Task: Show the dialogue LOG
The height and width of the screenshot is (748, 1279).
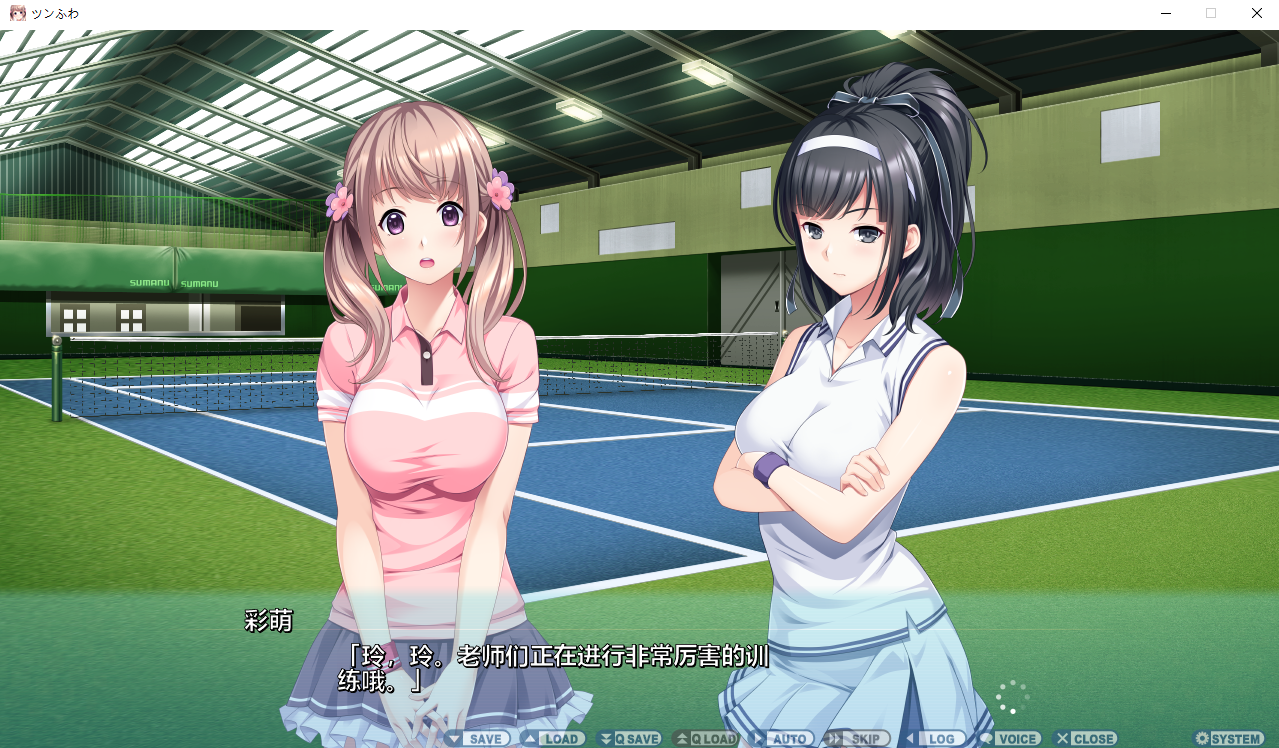Action: 934,739
